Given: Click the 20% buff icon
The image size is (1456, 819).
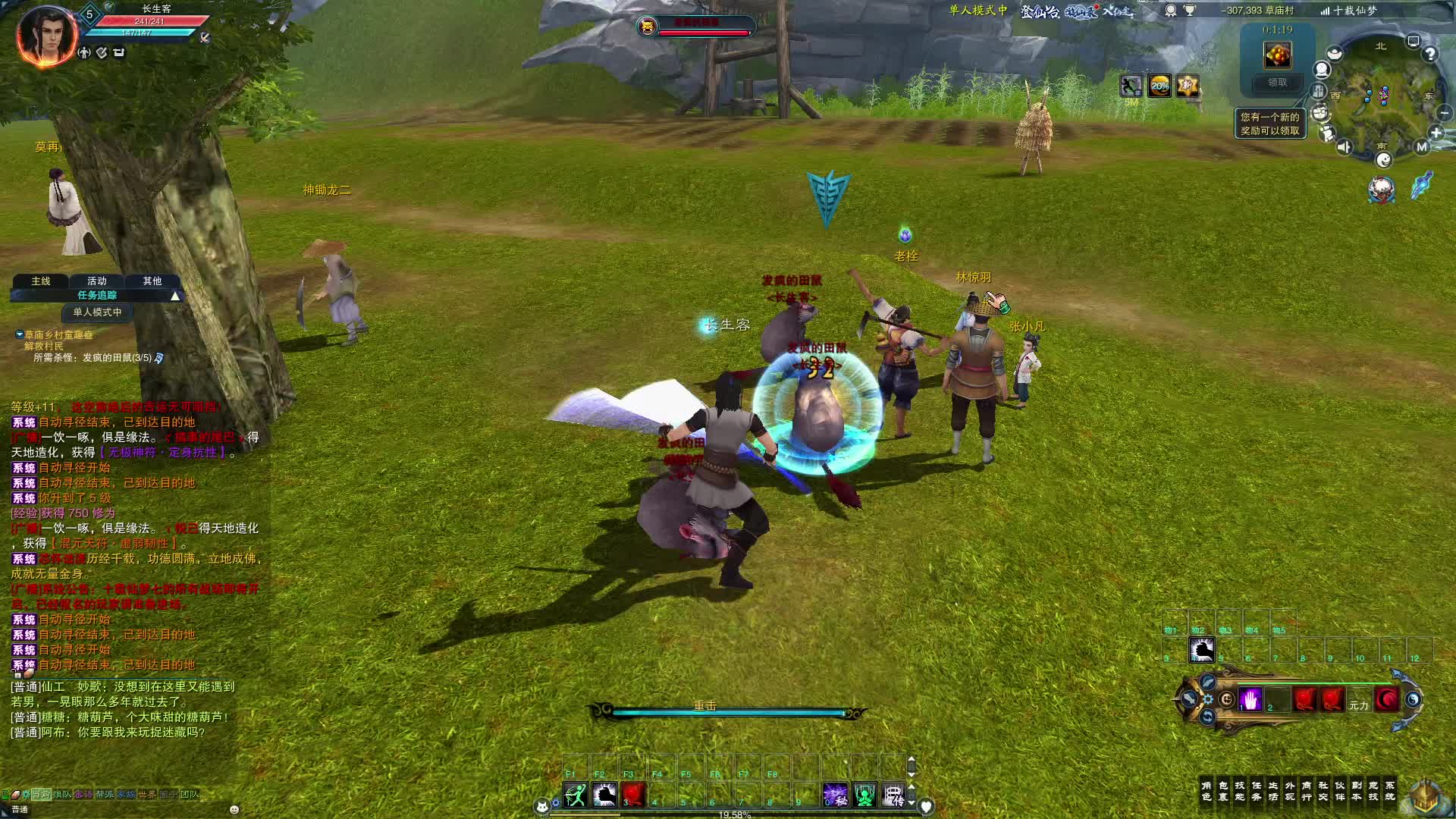Looking at the screenshot, I should 1159,86.
